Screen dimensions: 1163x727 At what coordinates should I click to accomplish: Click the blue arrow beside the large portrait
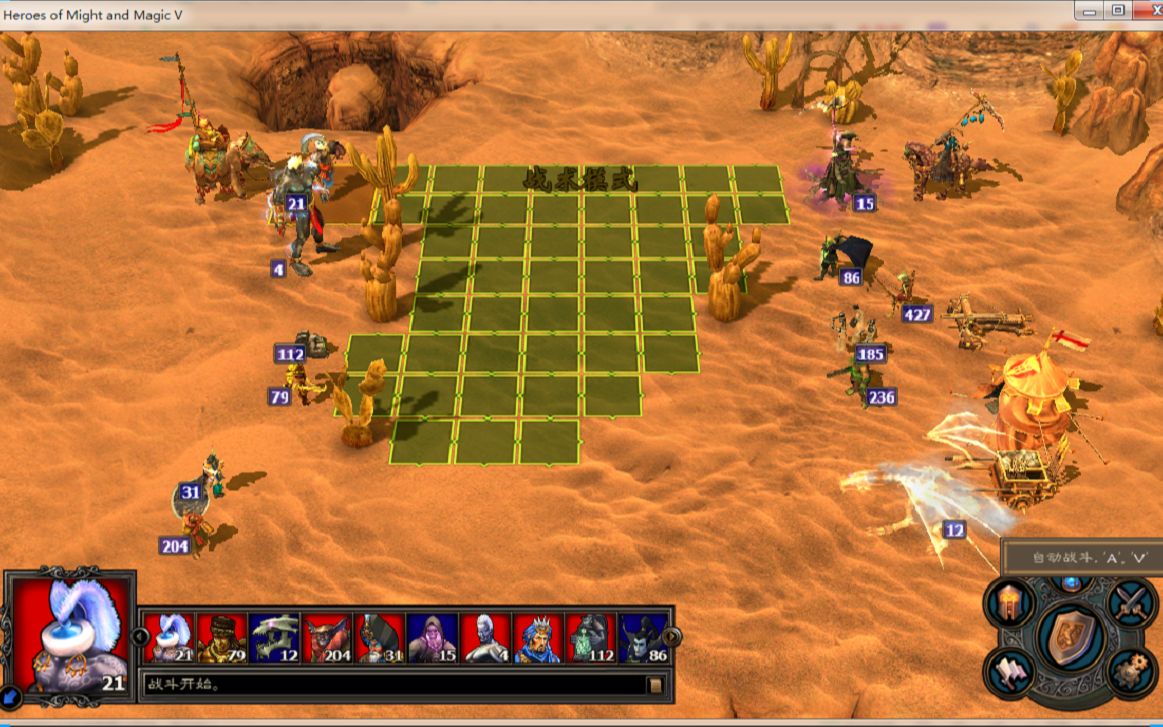(11, 695)
